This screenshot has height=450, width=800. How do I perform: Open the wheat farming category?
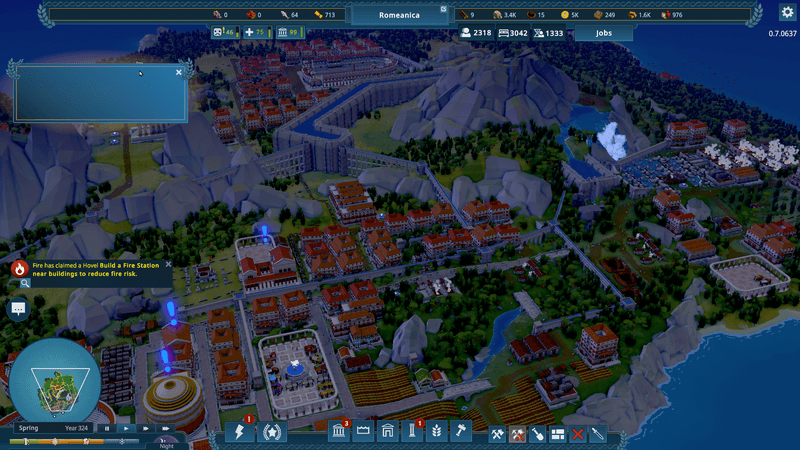click(x=436, y=433)
